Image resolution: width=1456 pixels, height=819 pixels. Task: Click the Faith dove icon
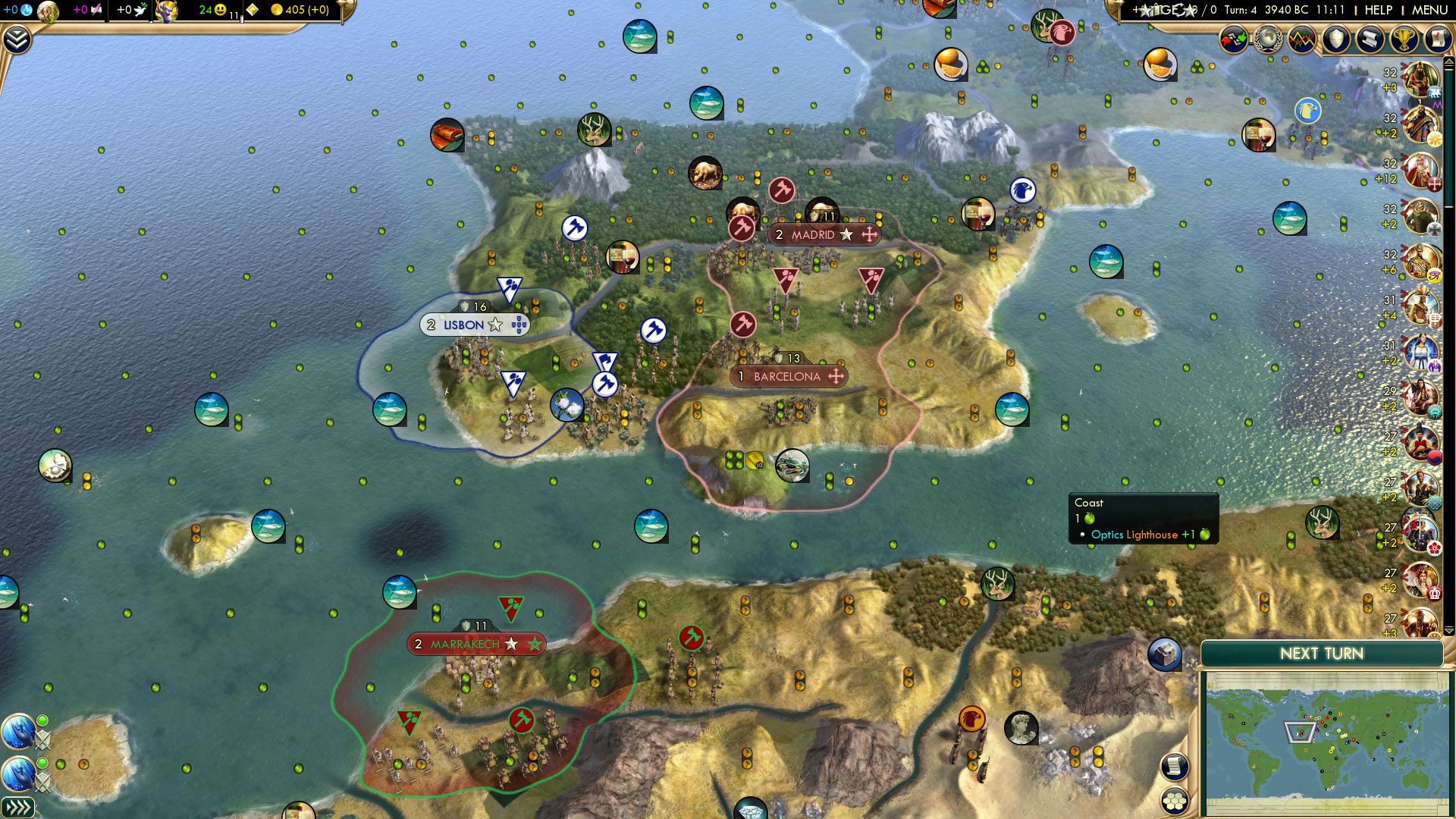[140, 10]
